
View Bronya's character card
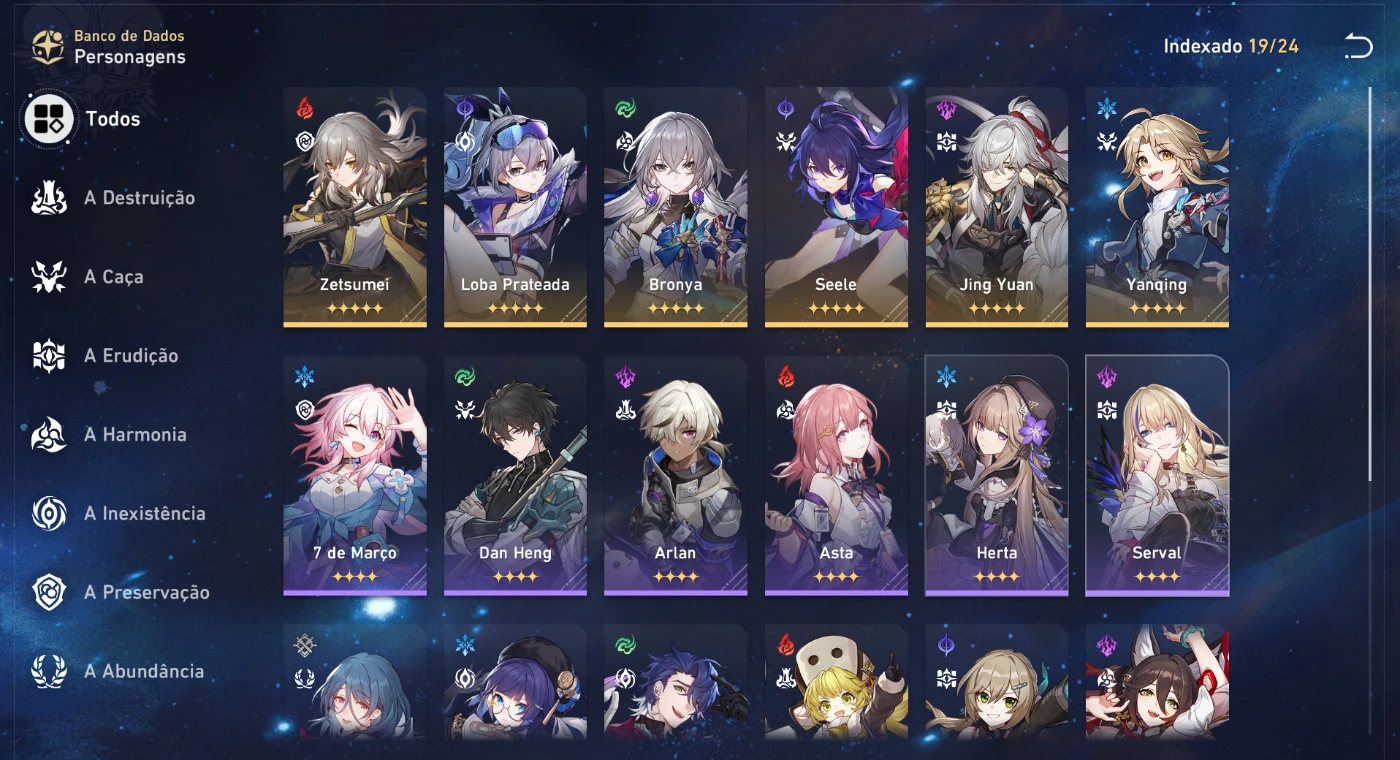click(676, 206)
